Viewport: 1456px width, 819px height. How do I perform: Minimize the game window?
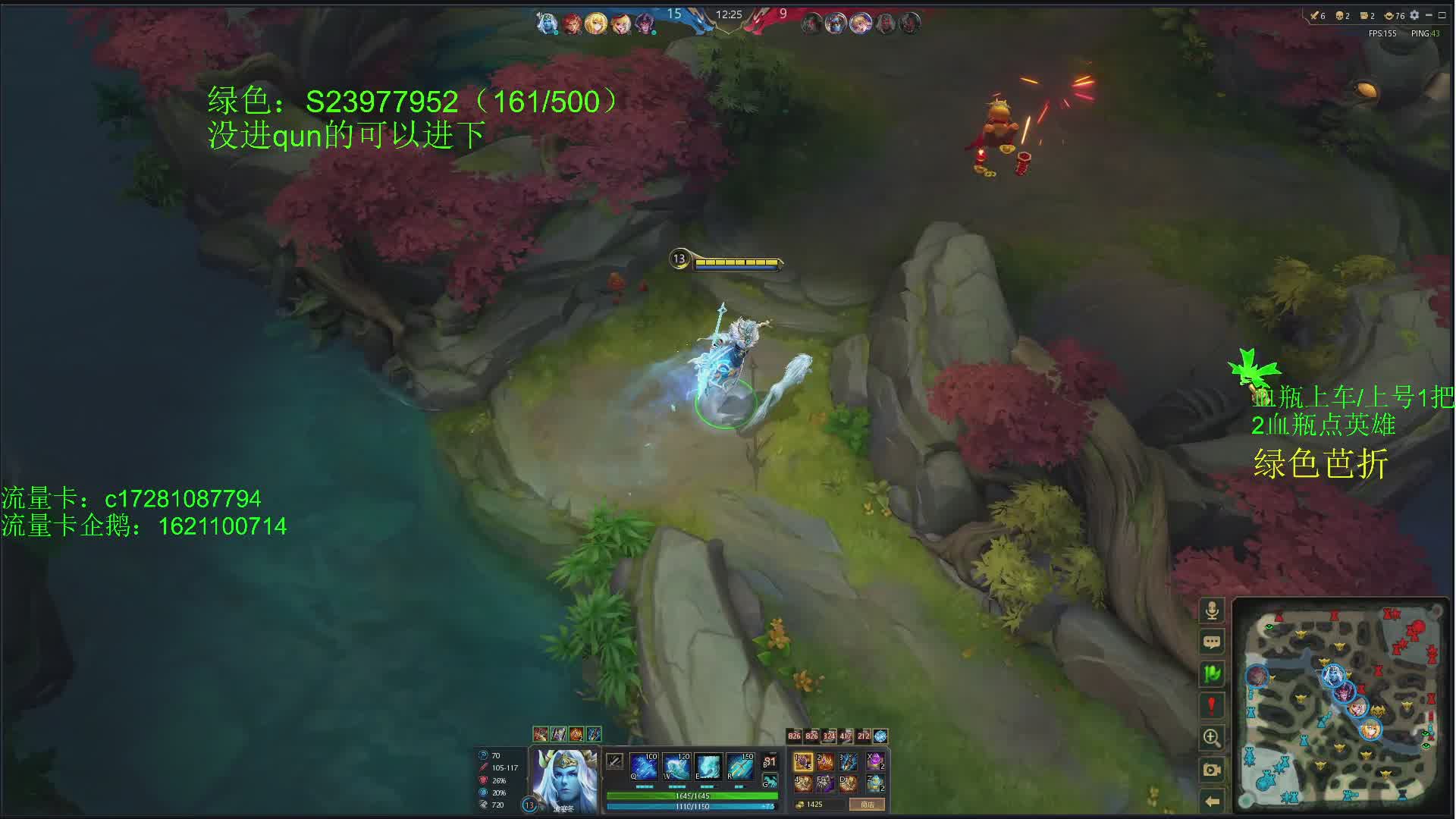point(1429,15)
